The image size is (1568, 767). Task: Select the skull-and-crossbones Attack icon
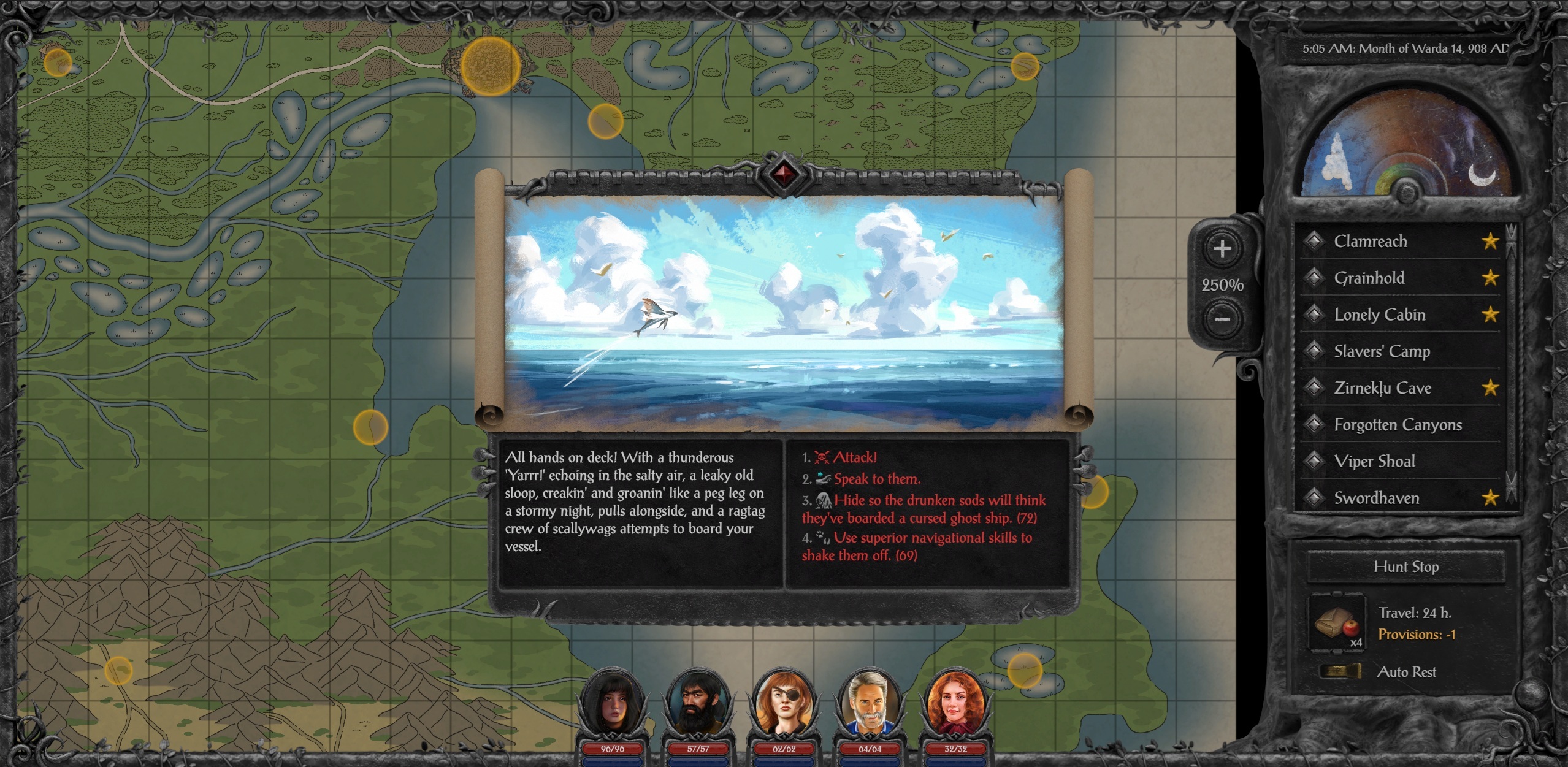point(824,457)
